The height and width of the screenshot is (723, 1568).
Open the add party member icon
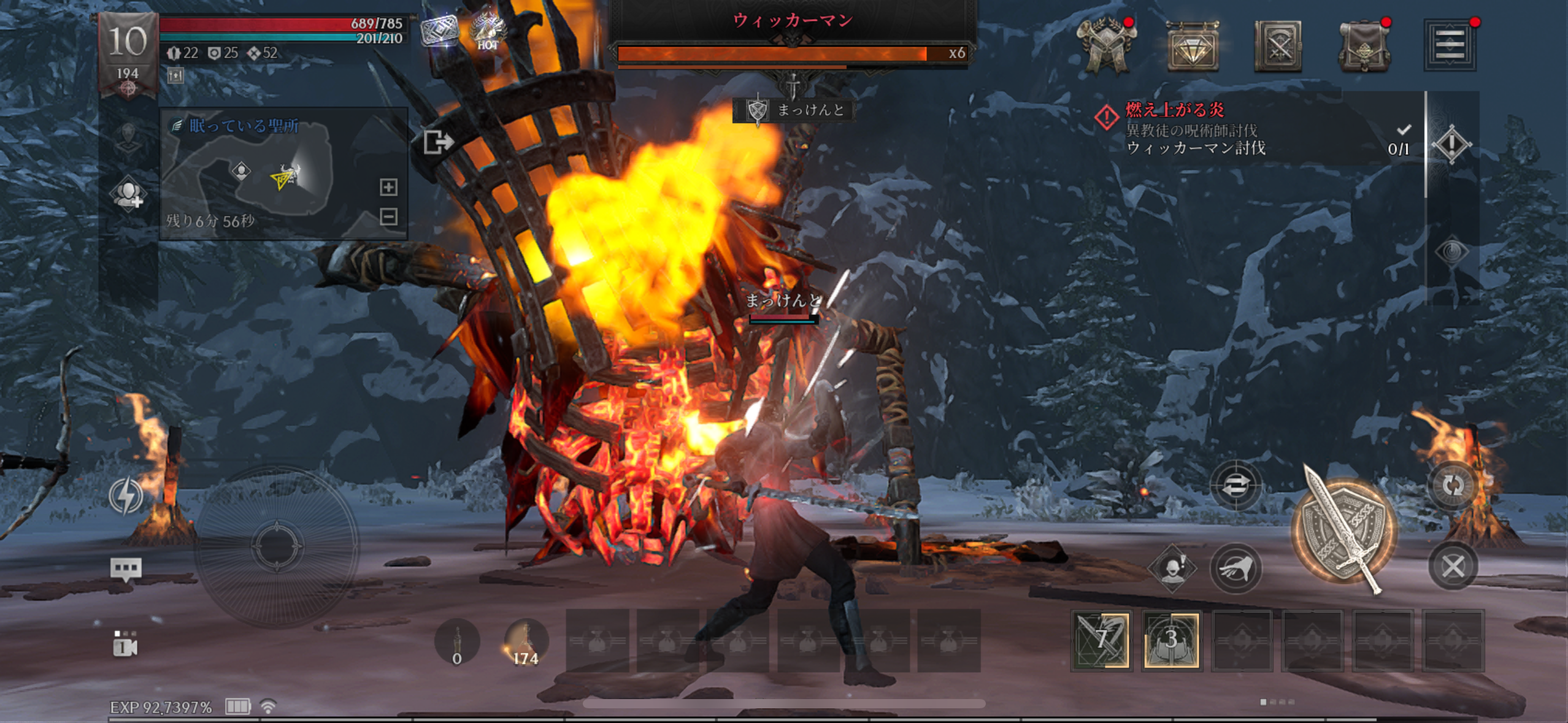128,195
